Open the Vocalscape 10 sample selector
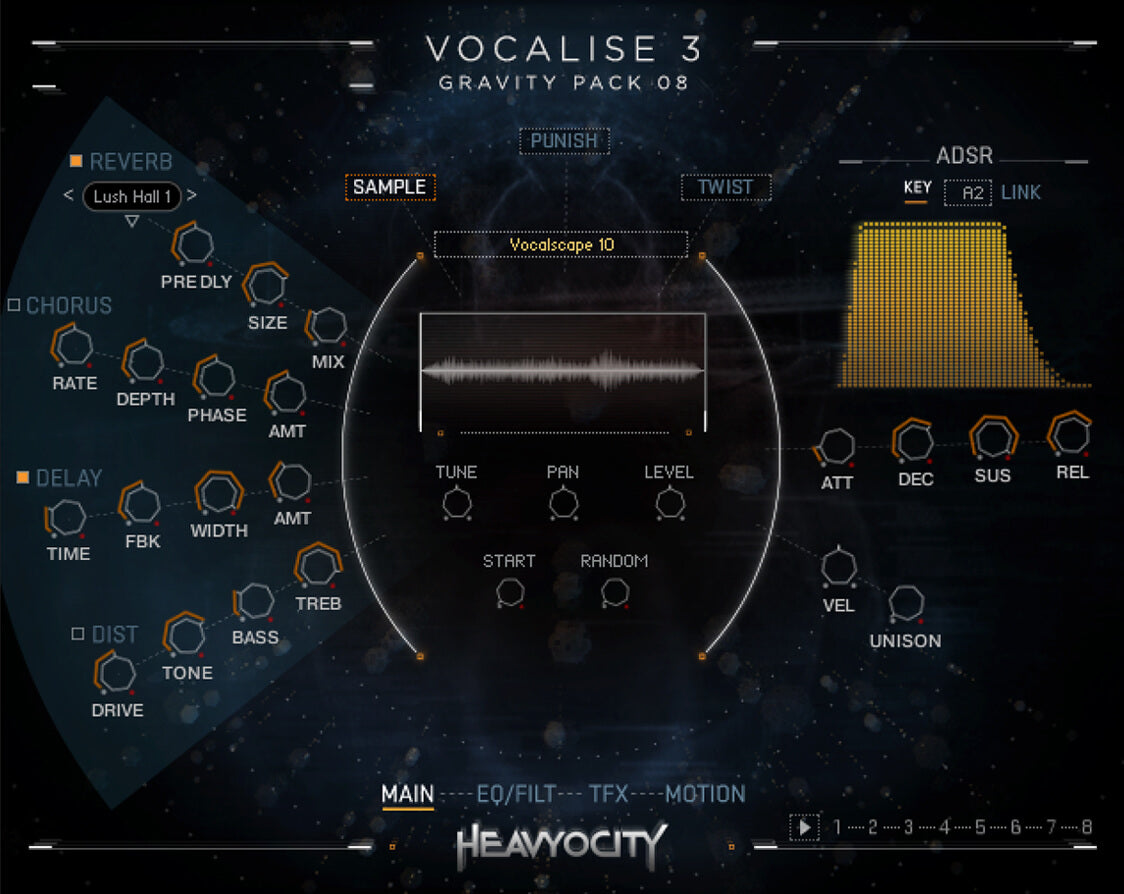Viewport: 1124px width, 894px height. [561, 245]
